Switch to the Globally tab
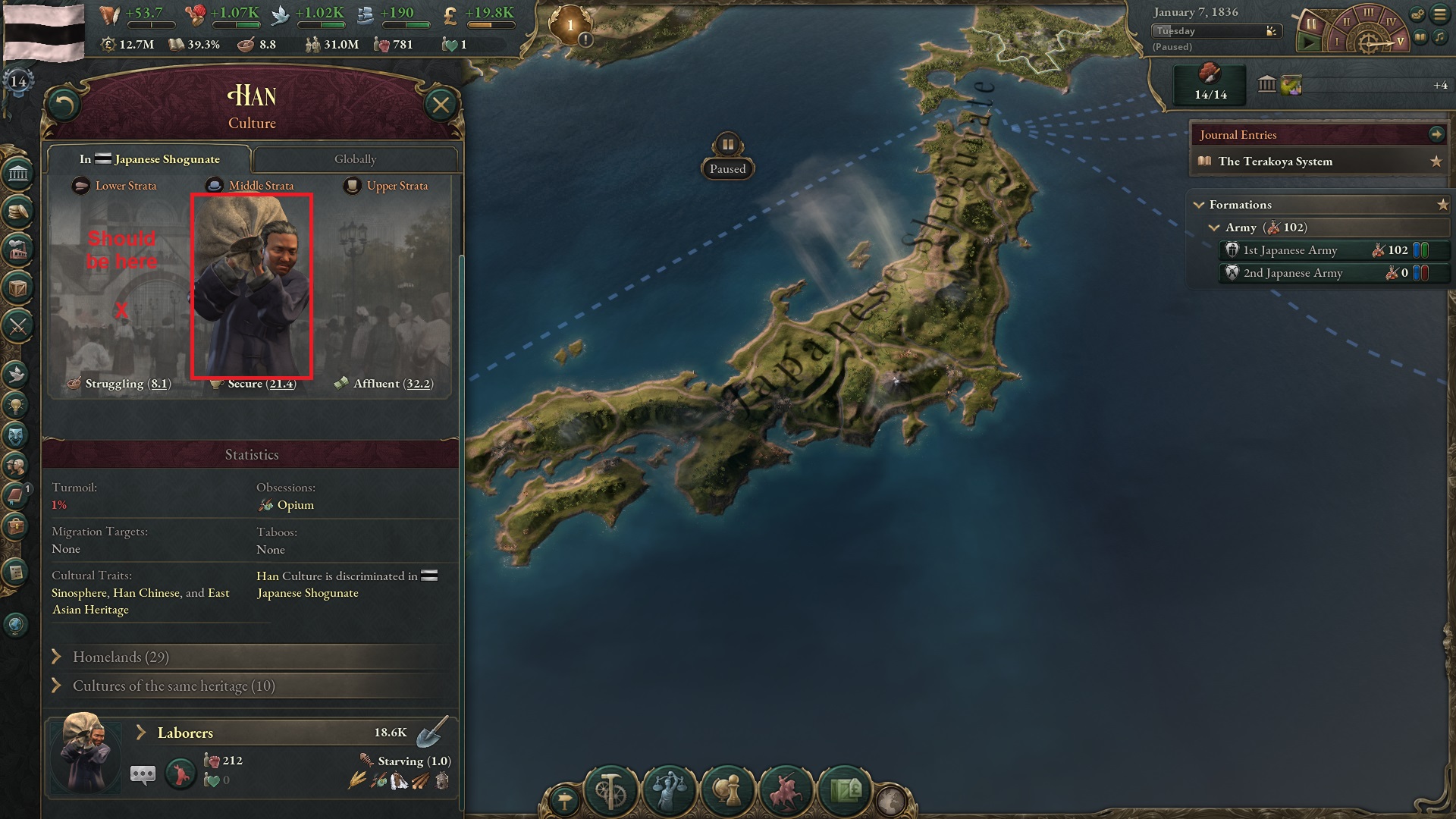1456x819 pixels. (356, 159)
